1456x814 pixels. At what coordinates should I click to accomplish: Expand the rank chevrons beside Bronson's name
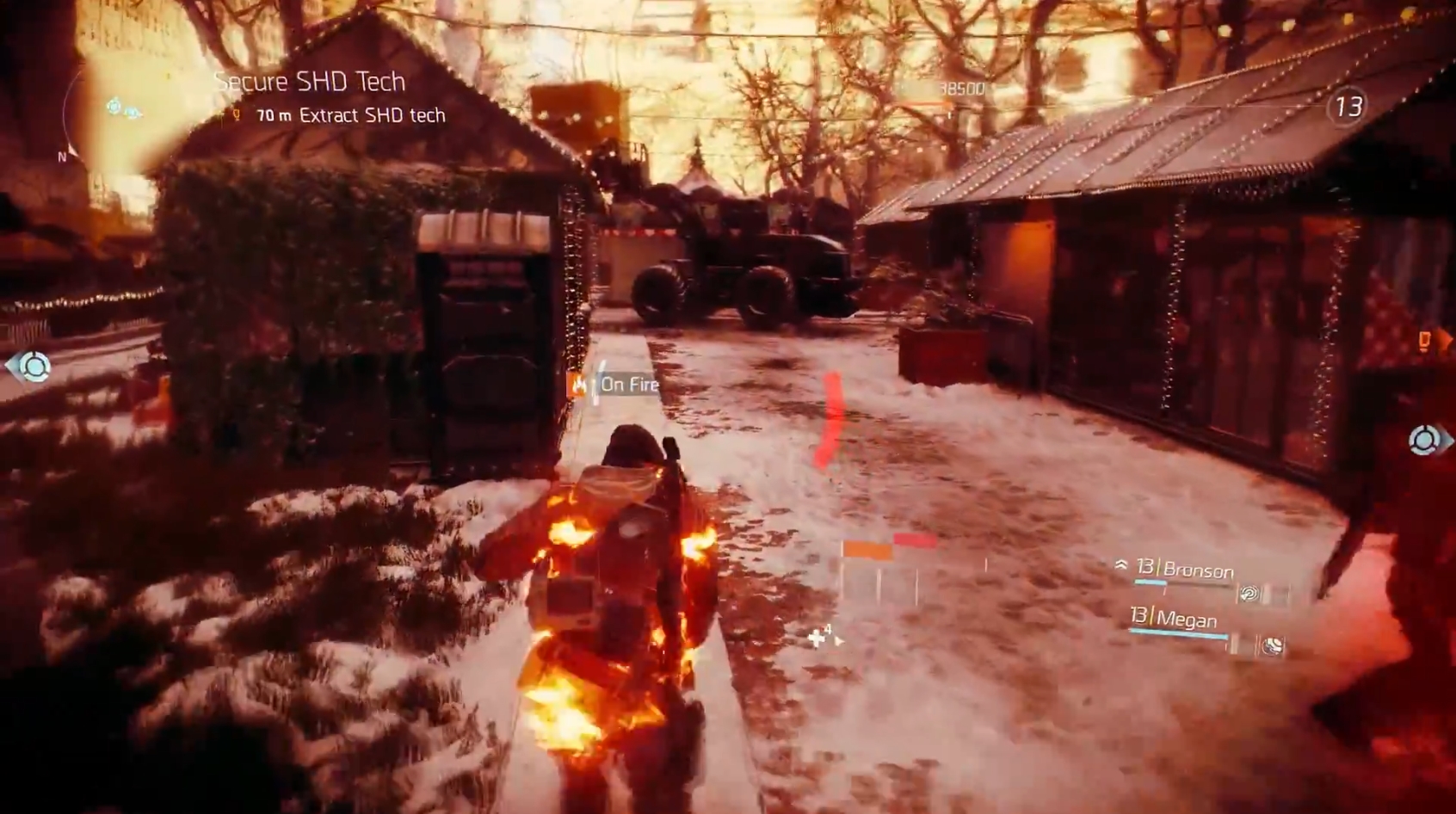click(1120, 566)
